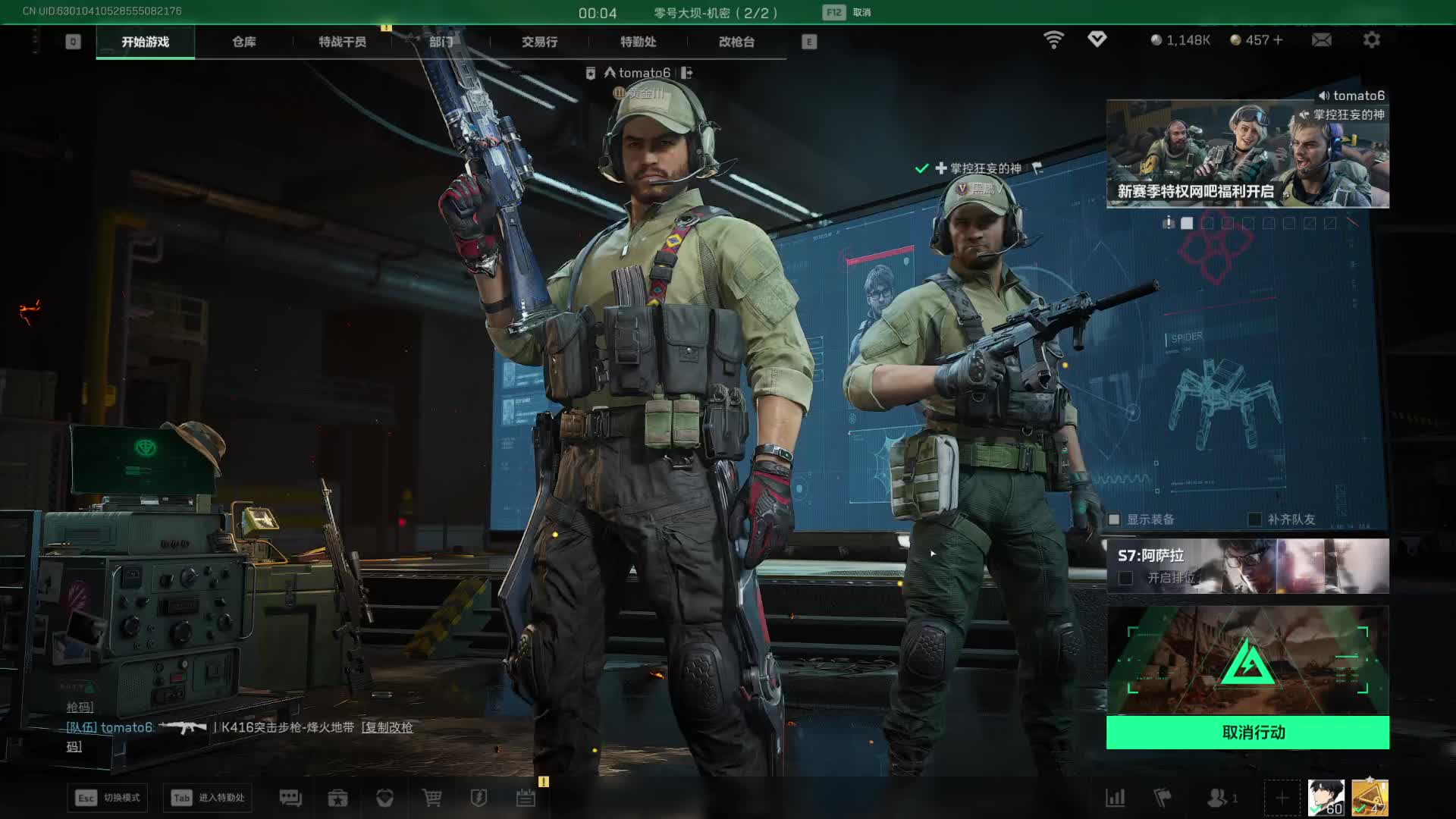Go to the 特勤处 tab

click(638, 42)
